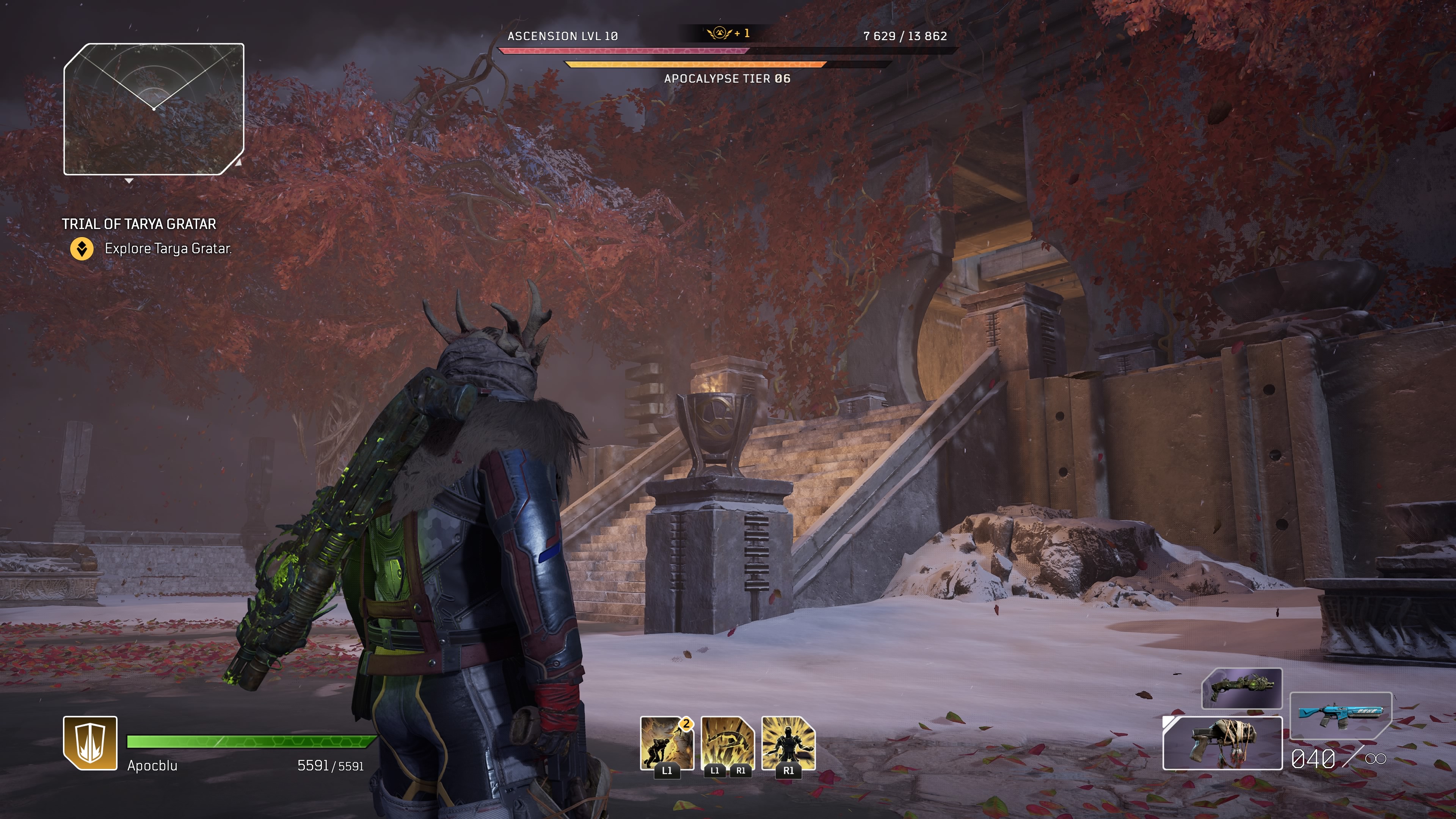Trigger the standing figure energy burst skill
The width and height of the screenshot is (1456, 819).
point(789,743)
